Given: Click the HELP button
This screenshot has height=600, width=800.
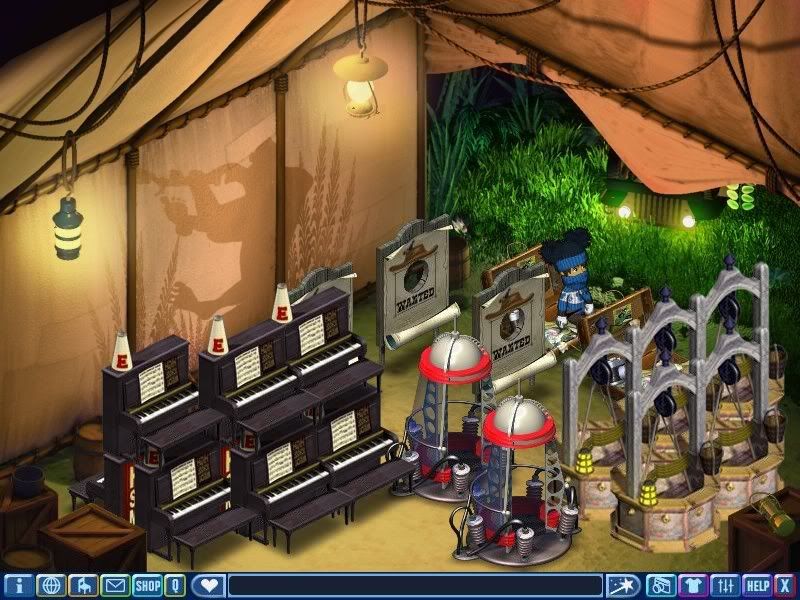Looking at the screenshot, I should 758,586.
